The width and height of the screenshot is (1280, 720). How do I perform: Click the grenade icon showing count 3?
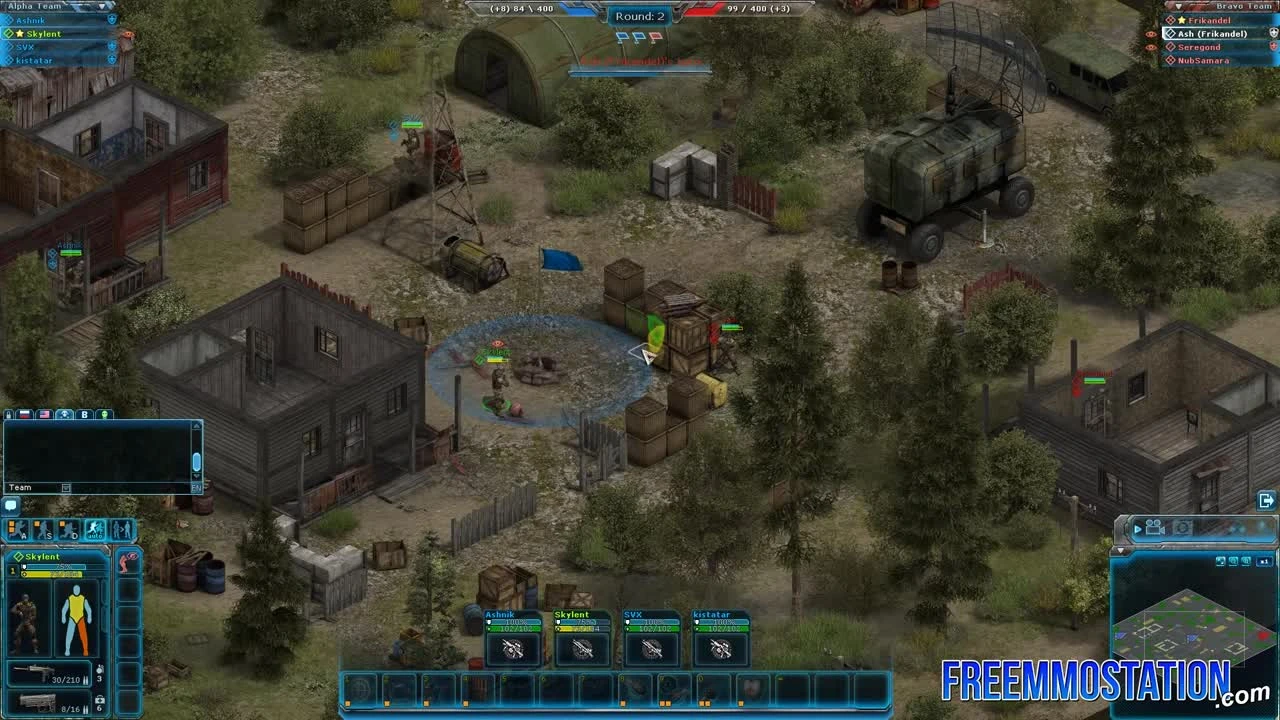99,672
